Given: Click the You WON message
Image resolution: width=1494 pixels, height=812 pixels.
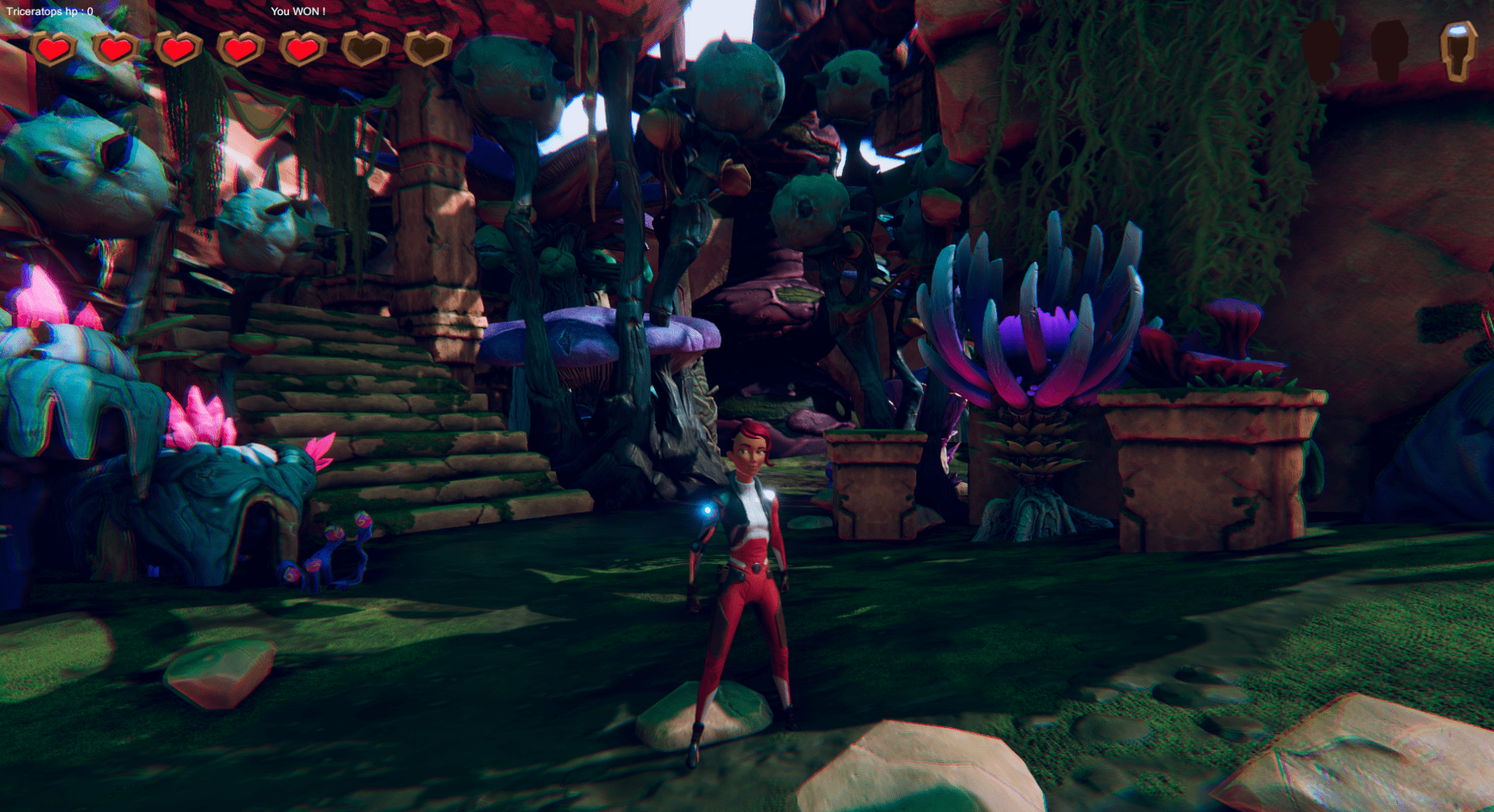Looking at the screenshot, I should click(298, 12).
